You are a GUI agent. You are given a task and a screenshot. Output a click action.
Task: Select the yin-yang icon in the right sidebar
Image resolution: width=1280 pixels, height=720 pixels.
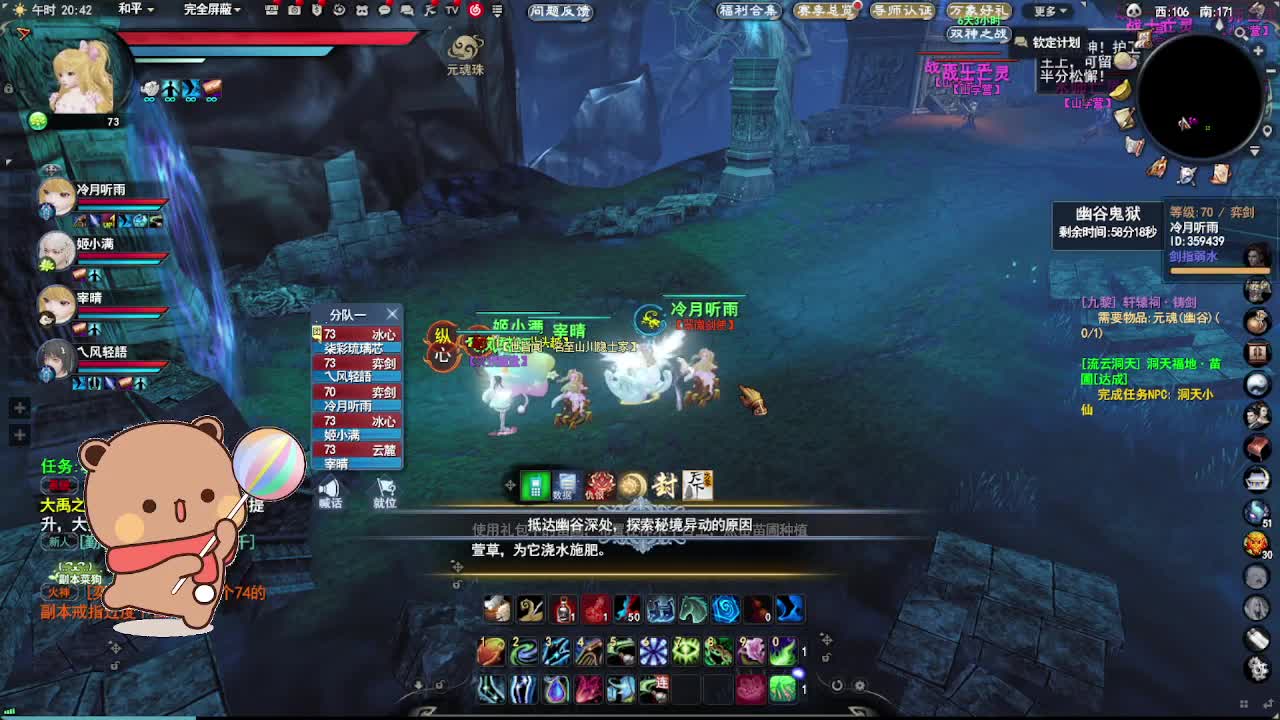coord(1257,383)
